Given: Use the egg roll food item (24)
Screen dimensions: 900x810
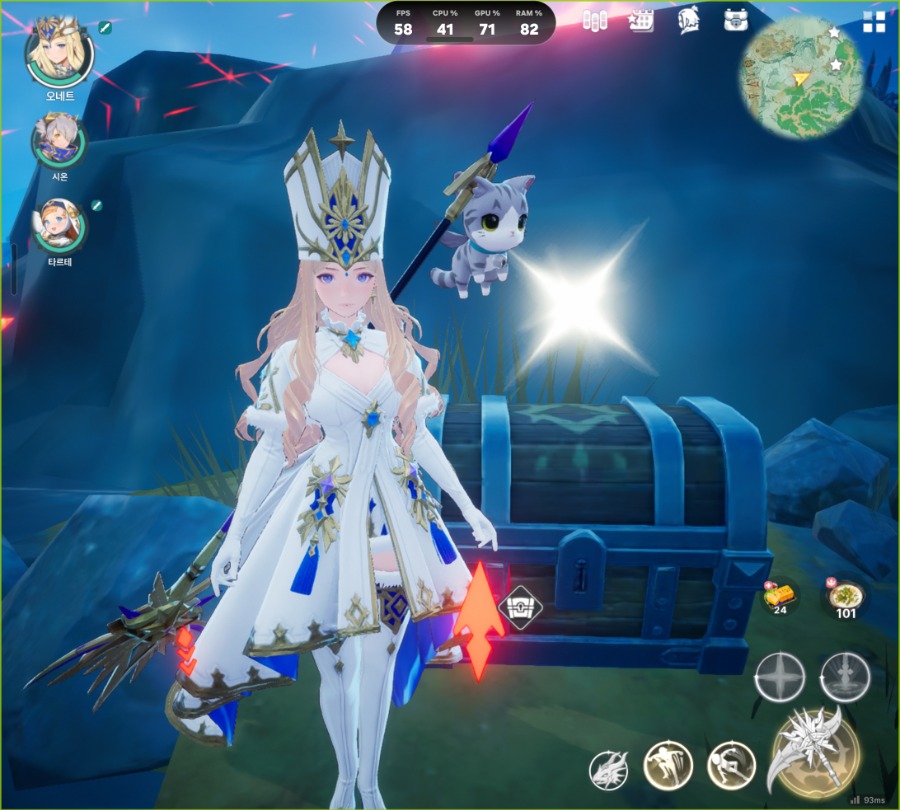Looking at the screenshot, I should 780,597.
